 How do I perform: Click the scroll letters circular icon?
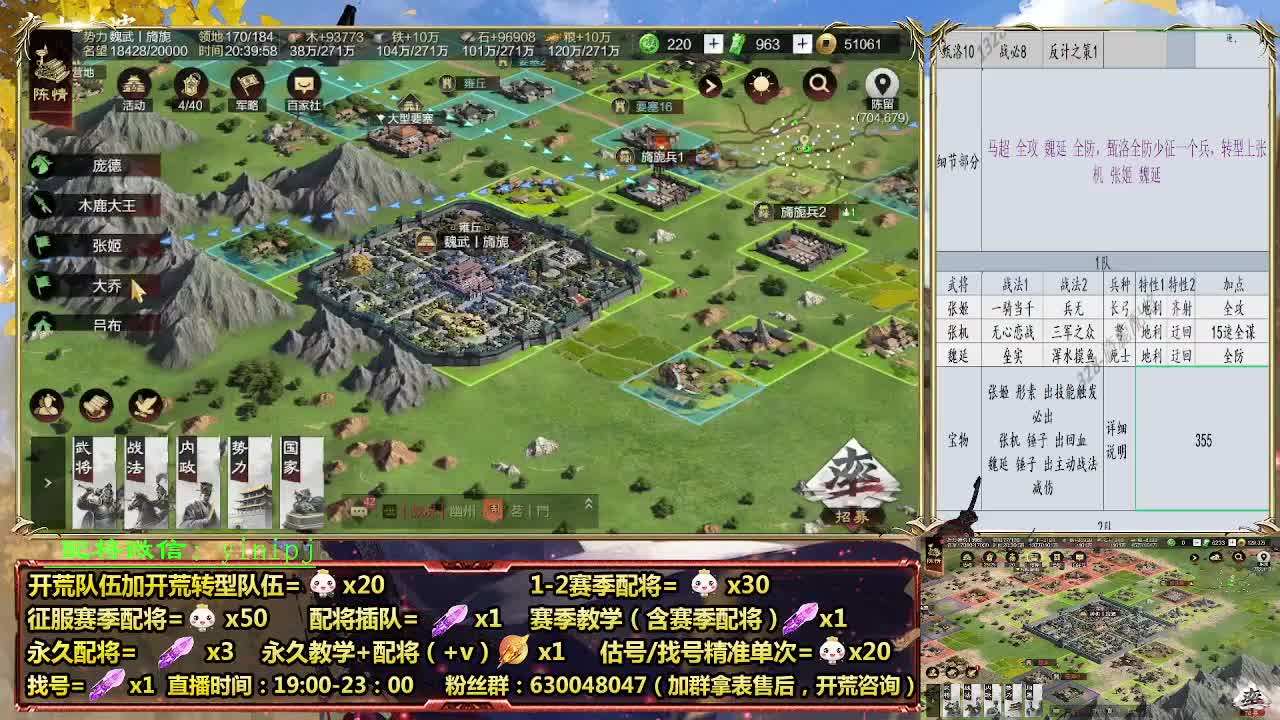[x=94, y=404]
